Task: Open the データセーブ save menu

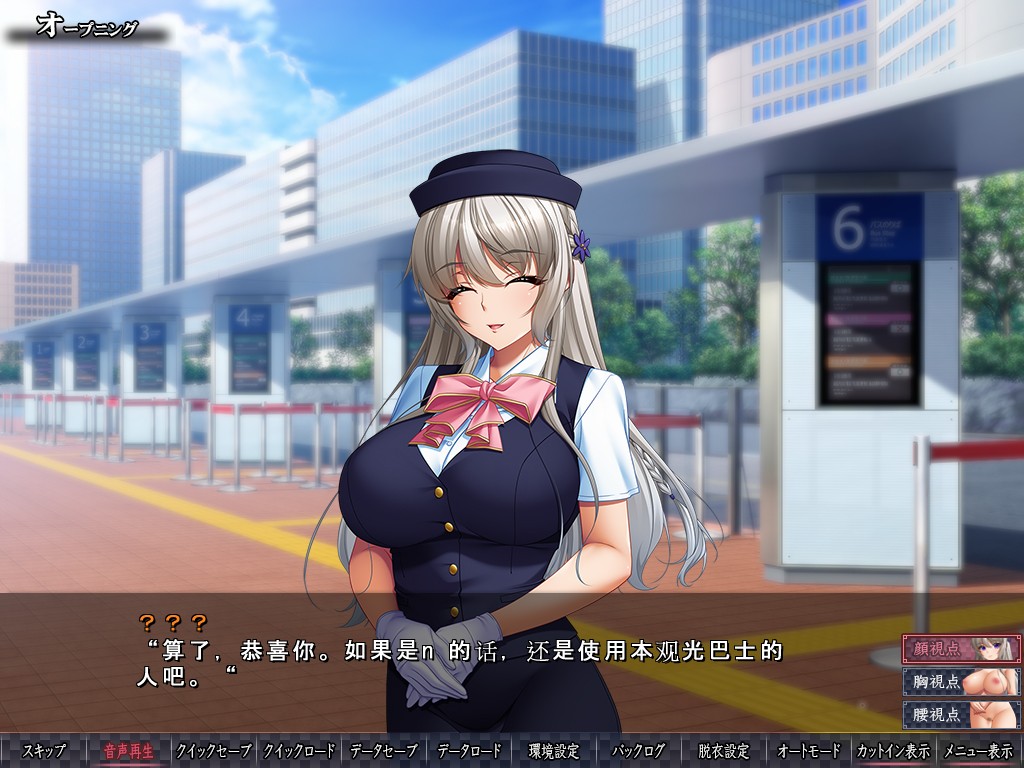Action: point(384,751)
